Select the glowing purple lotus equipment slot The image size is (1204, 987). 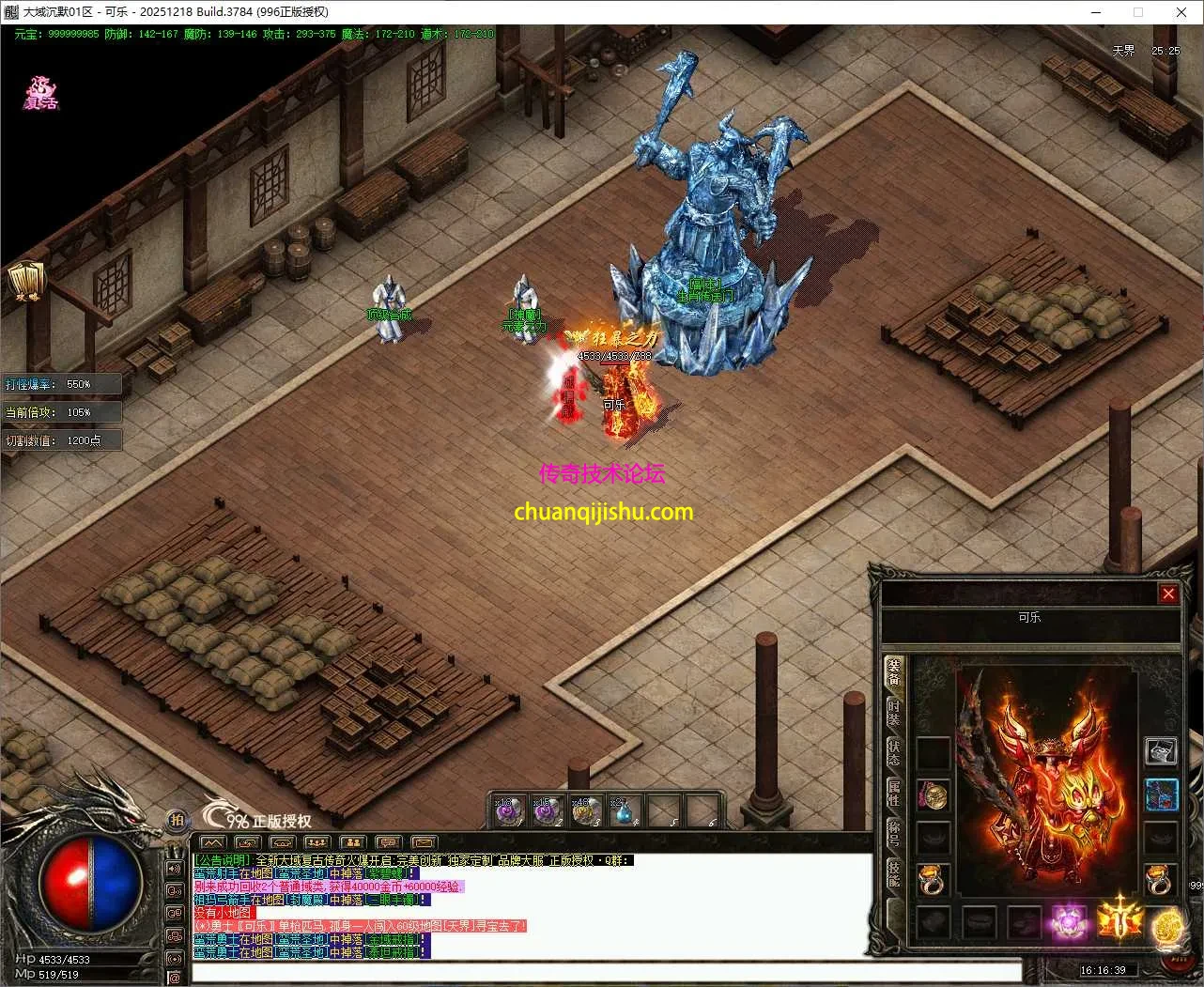1067,921
